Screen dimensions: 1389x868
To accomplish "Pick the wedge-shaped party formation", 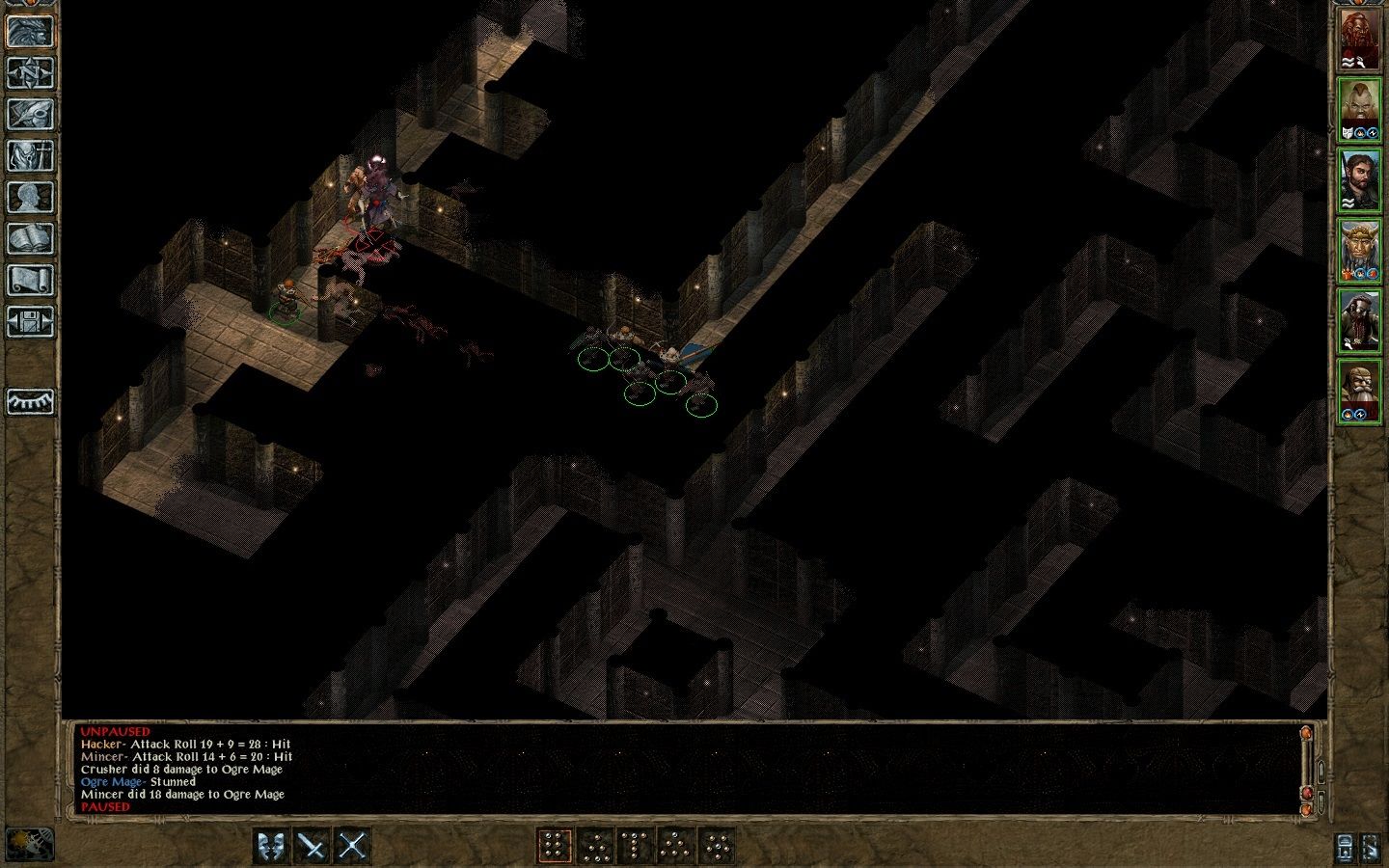I will tap(675, 846).
